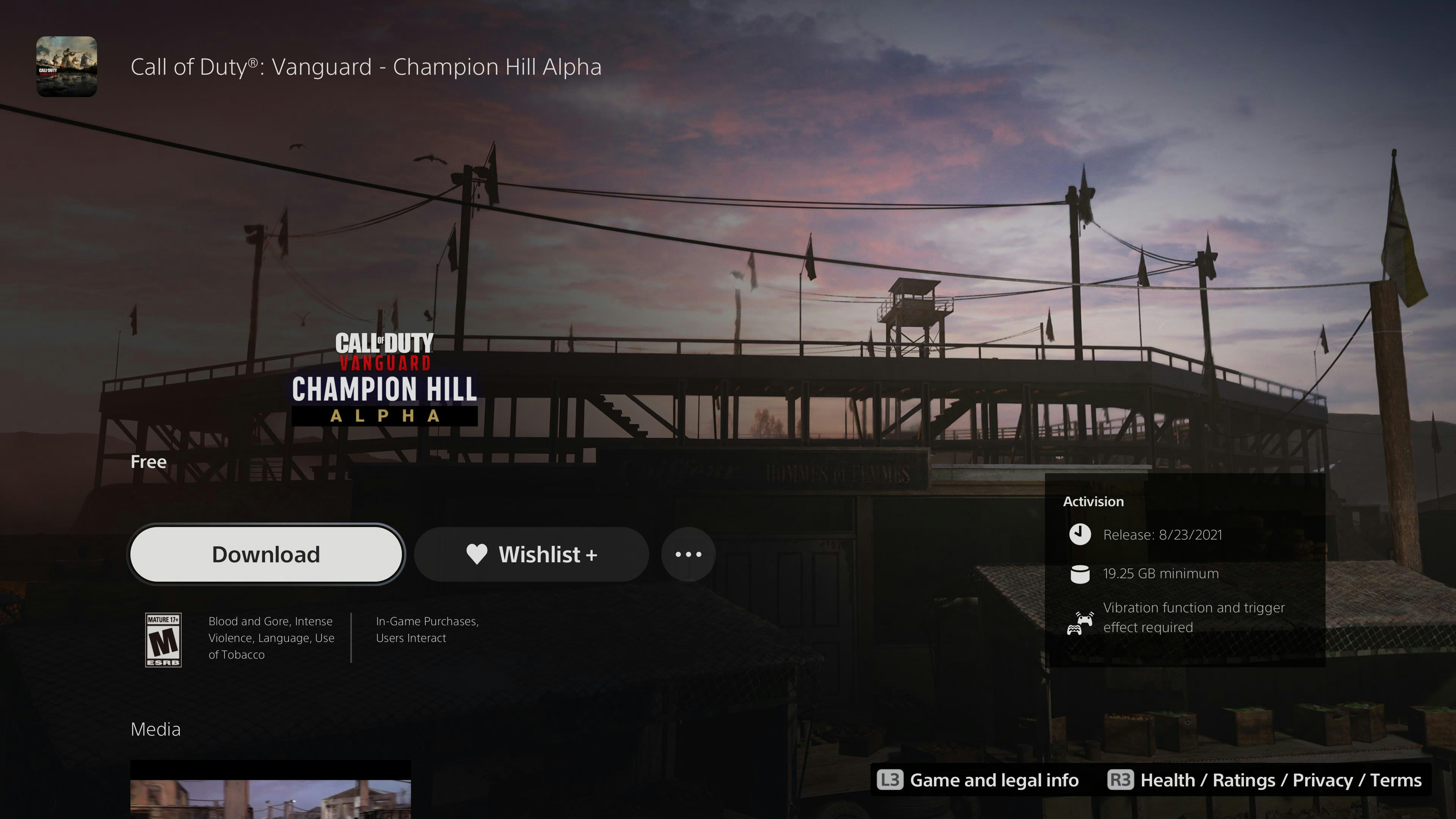Show Game and legal info
The width and height of the screenshot is (1456, 819).
[x=978, y=781]
